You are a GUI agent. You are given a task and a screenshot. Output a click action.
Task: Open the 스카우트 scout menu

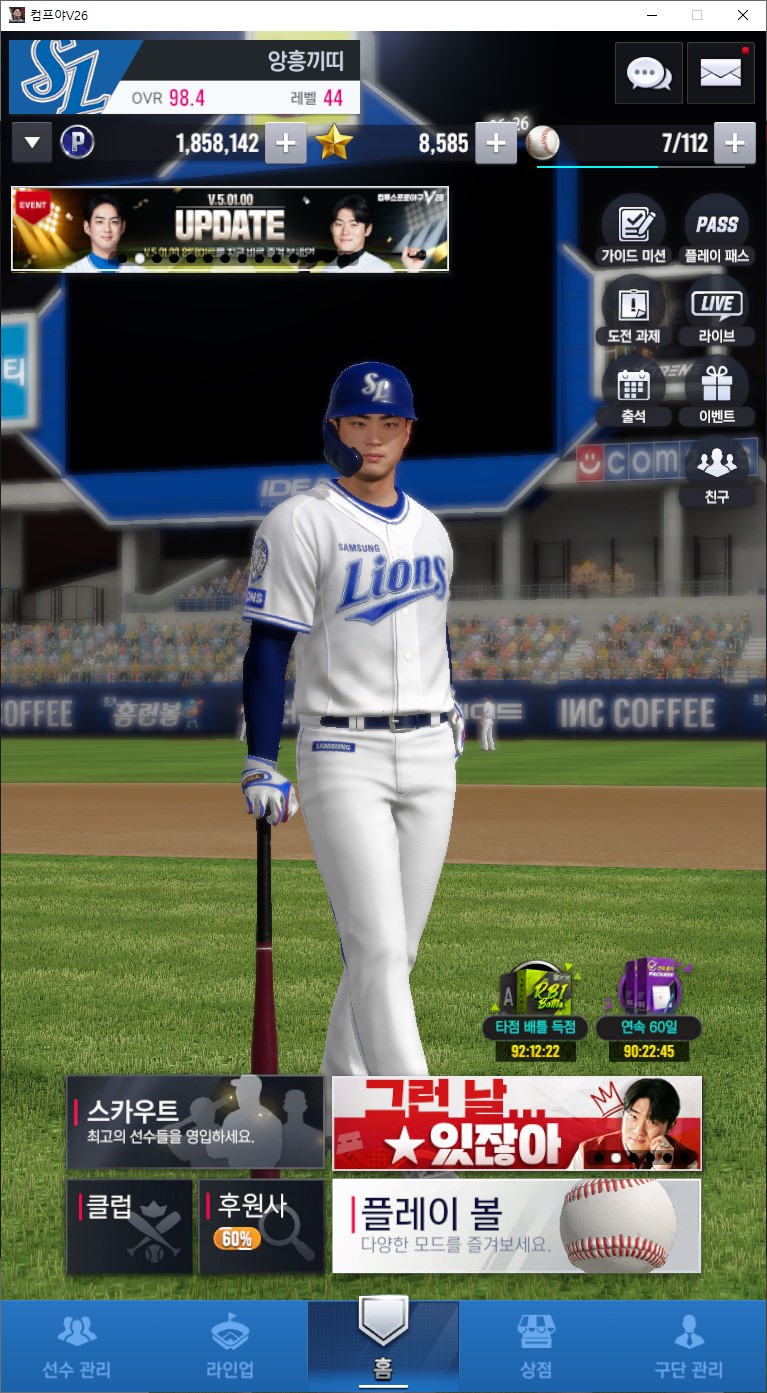[195, 1122]
